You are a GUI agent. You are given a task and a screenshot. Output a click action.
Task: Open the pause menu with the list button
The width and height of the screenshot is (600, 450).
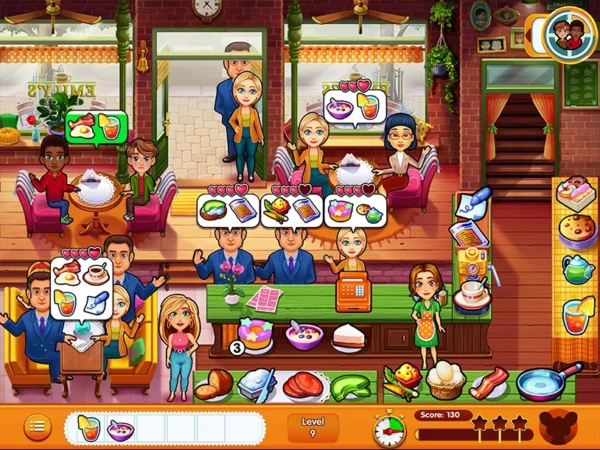(x=37, y=427)
